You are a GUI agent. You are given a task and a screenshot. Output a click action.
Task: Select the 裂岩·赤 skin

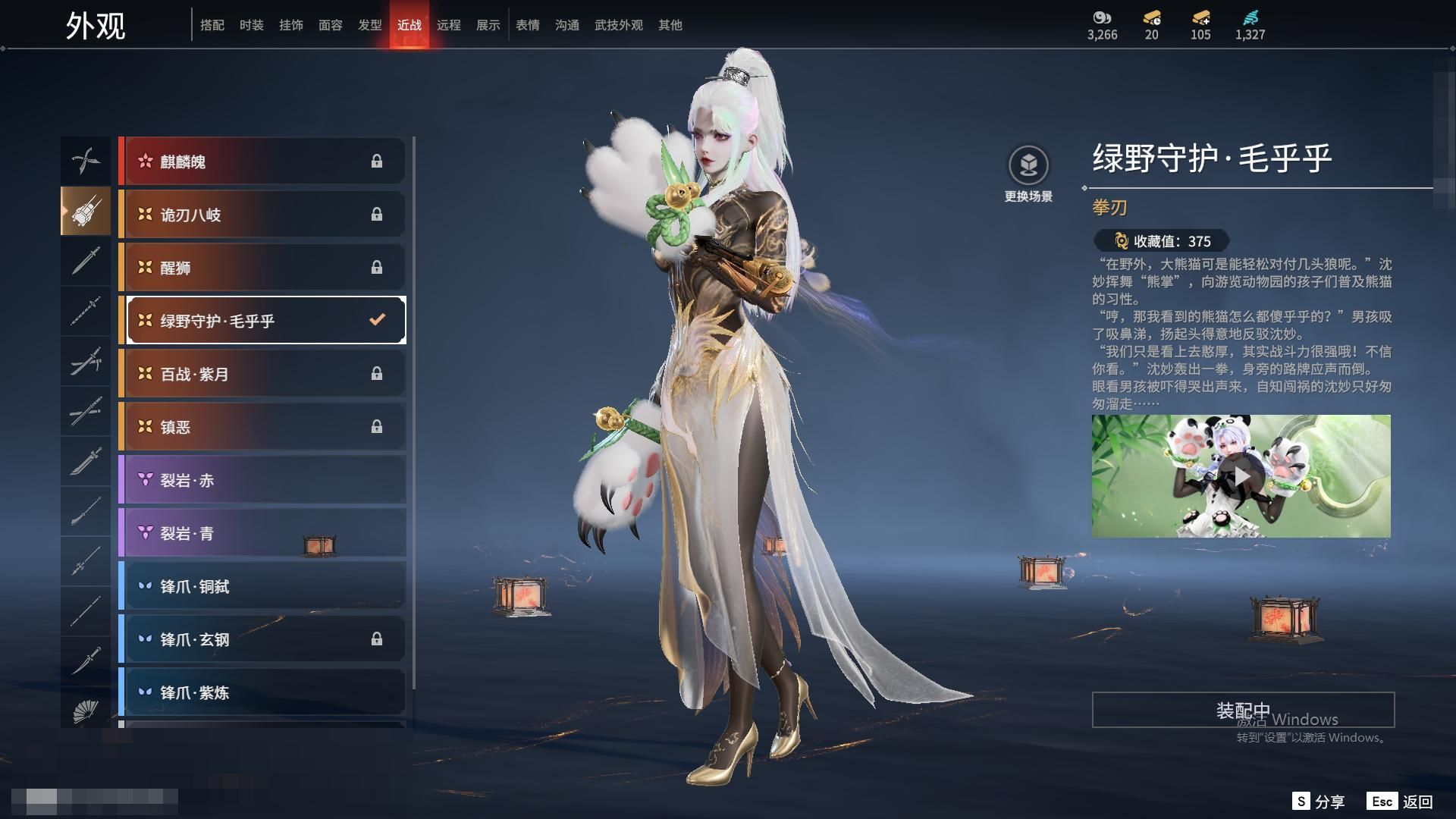pos(262,480)
